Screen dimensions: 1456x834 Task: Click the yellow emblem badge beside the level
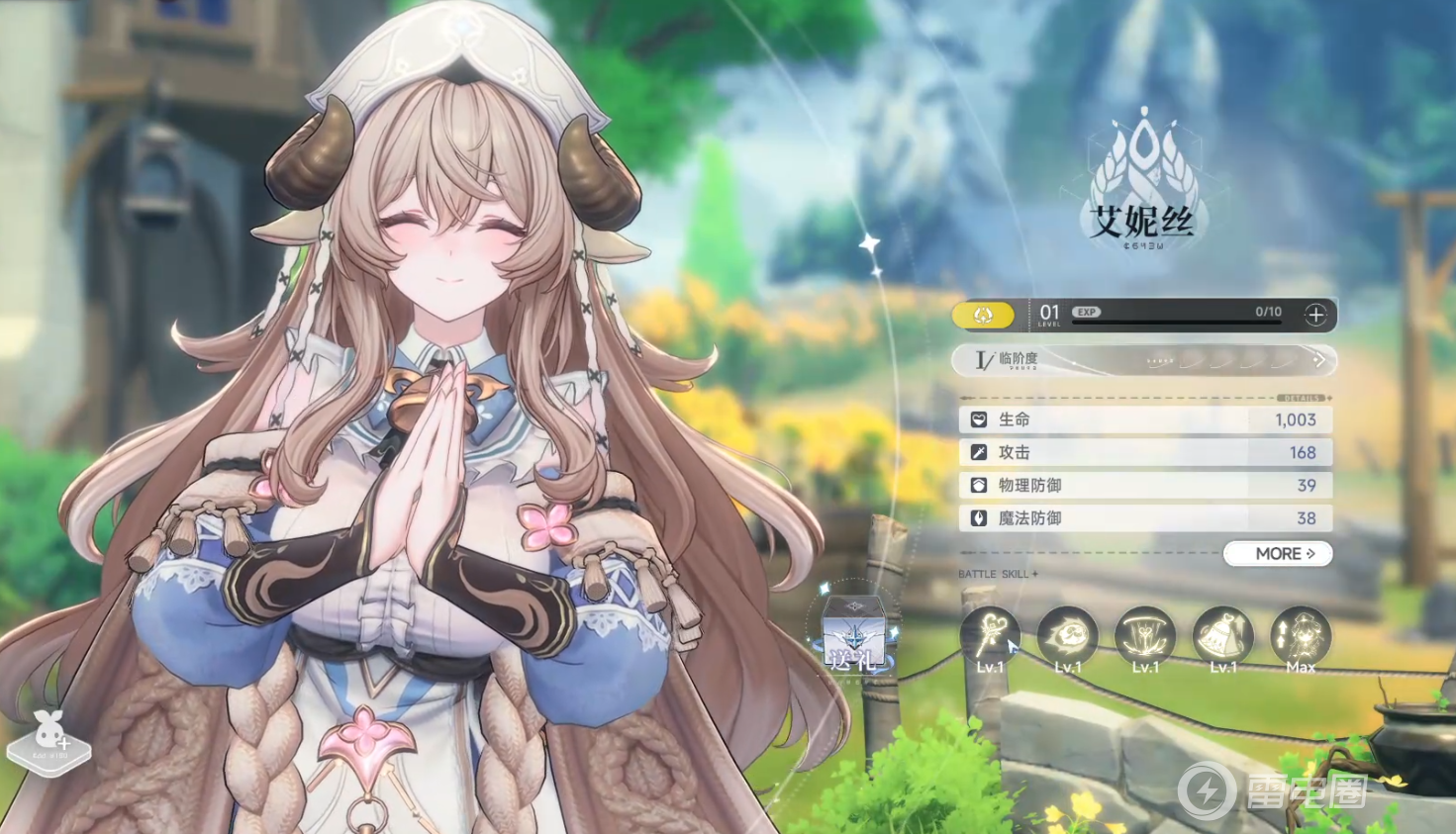click(983, 315)
